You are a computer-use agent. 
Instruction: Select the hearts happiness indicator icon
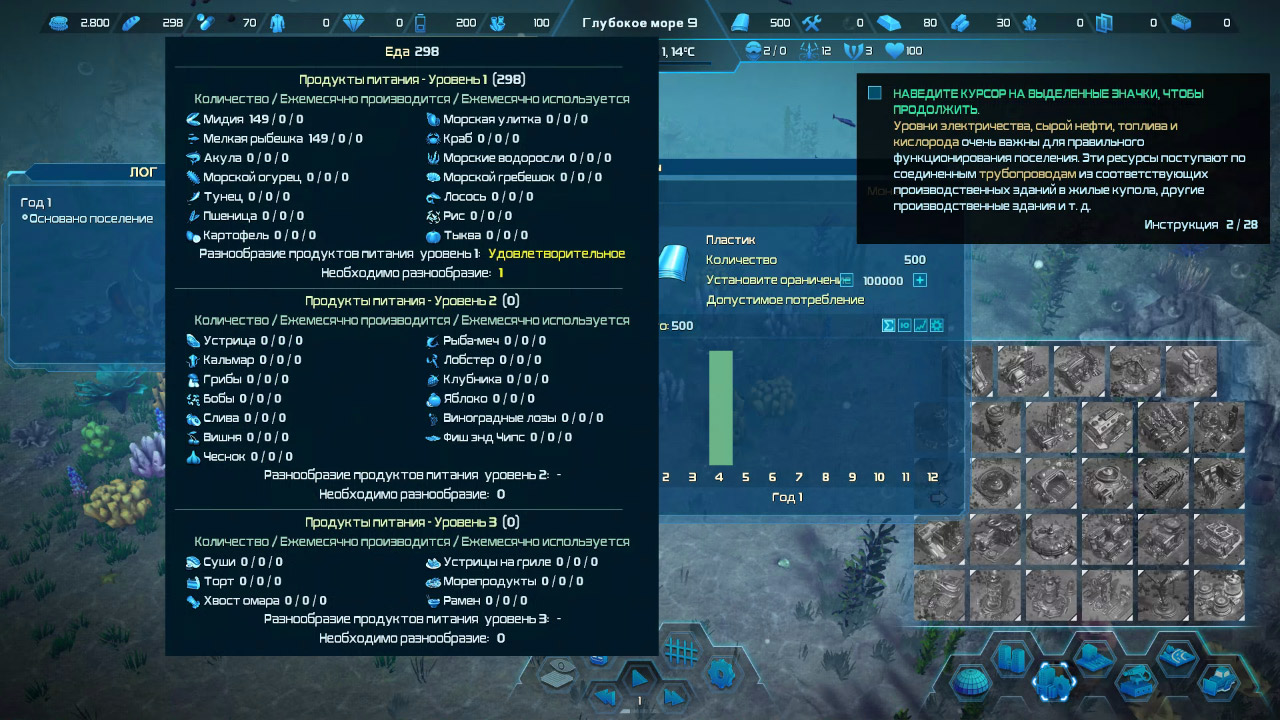[894, 51]
